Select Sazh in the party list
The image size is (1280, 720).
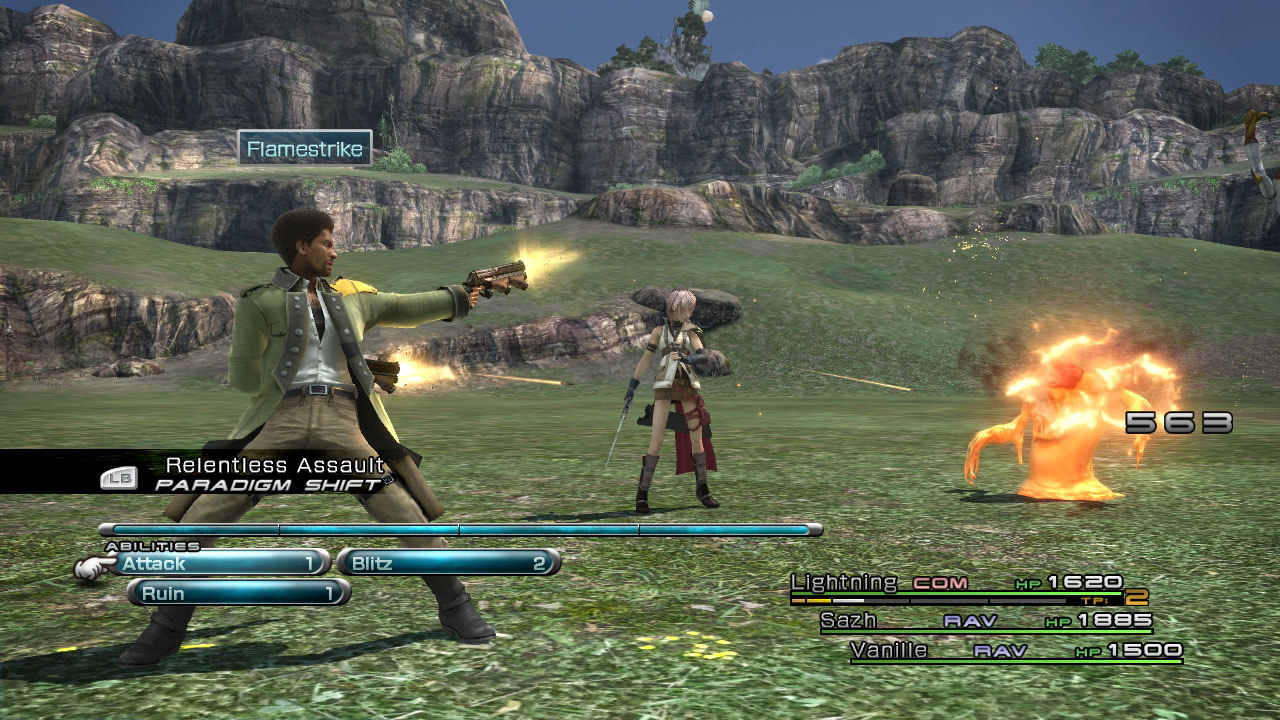tap(849, 621)
